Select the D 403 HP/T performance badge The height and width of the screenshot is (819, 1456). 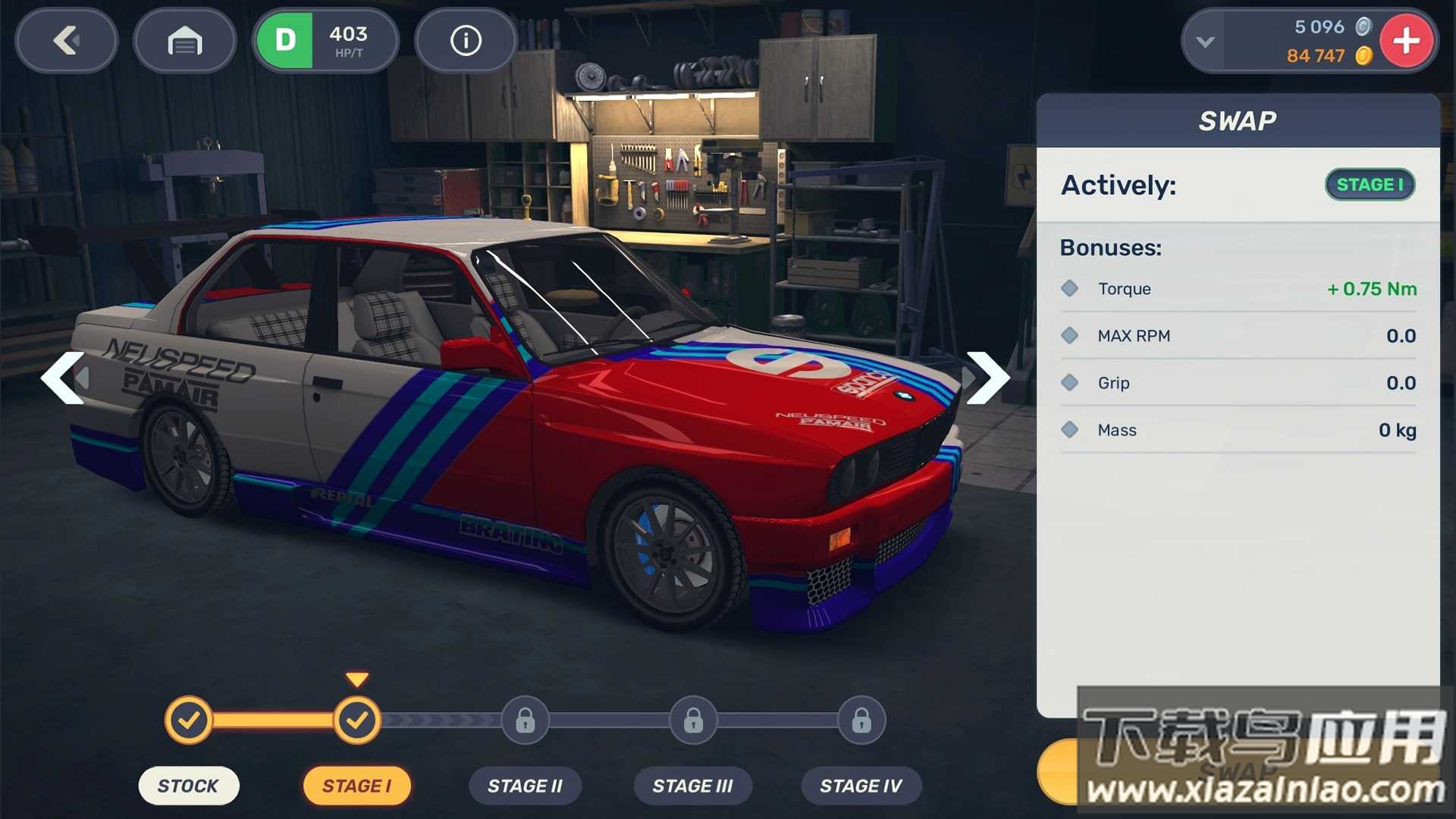tap(326, 41)
